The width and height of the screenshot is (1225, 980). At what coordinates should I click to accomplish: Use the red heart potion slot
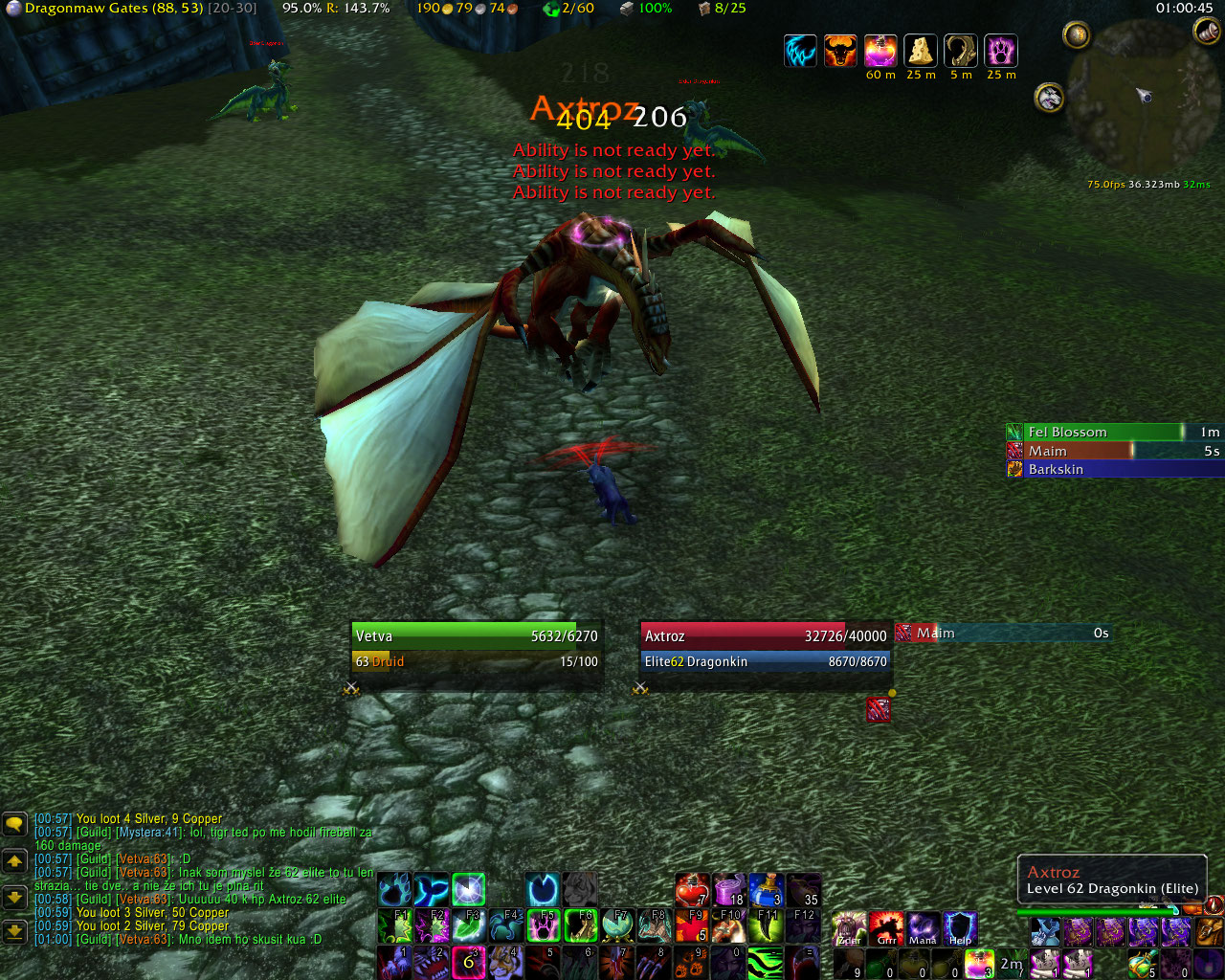tap(691, 890)
